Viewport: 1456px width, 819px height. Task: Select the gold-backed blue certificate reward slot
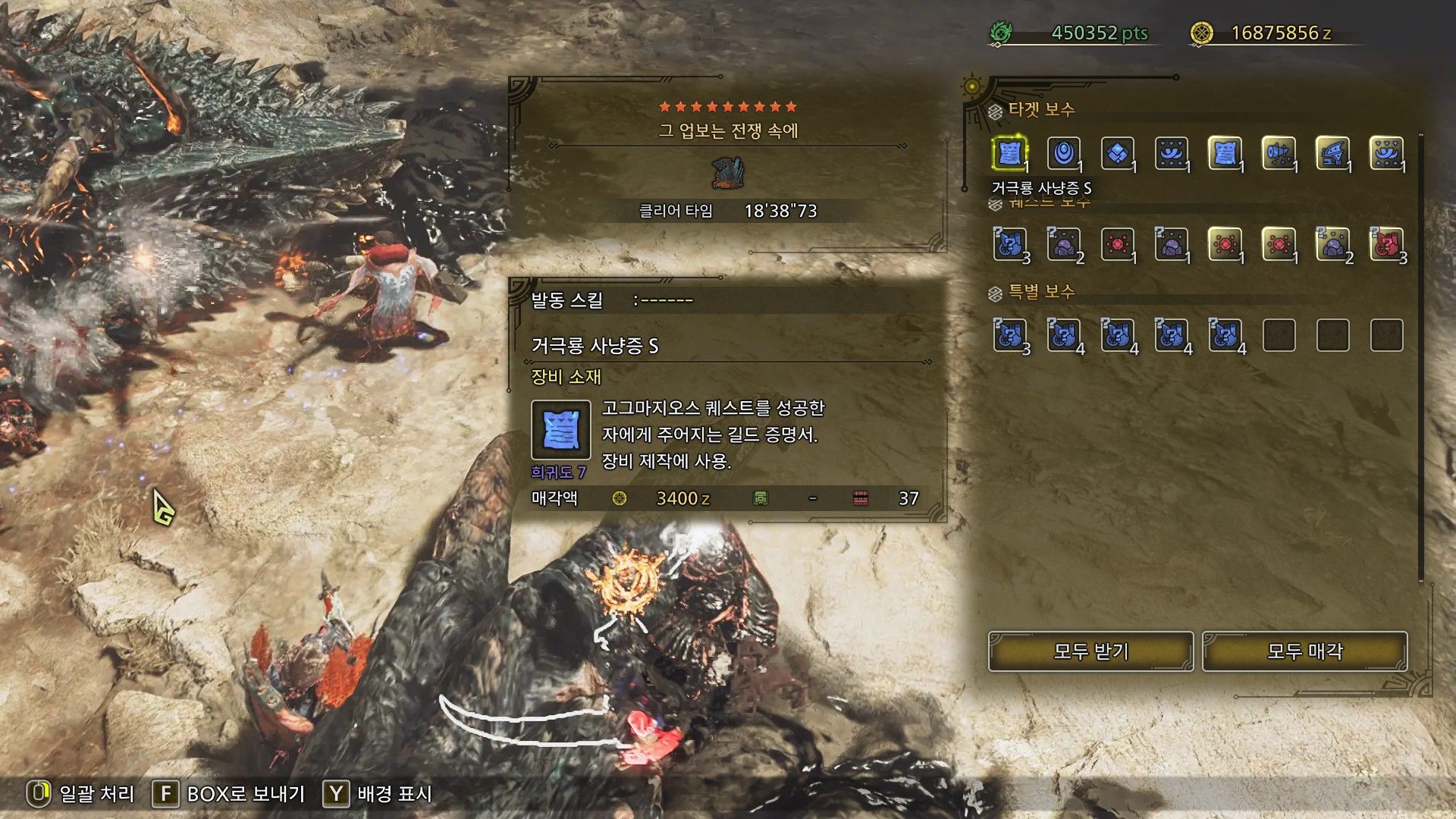pyautogui.click(x=1225, y=154)
